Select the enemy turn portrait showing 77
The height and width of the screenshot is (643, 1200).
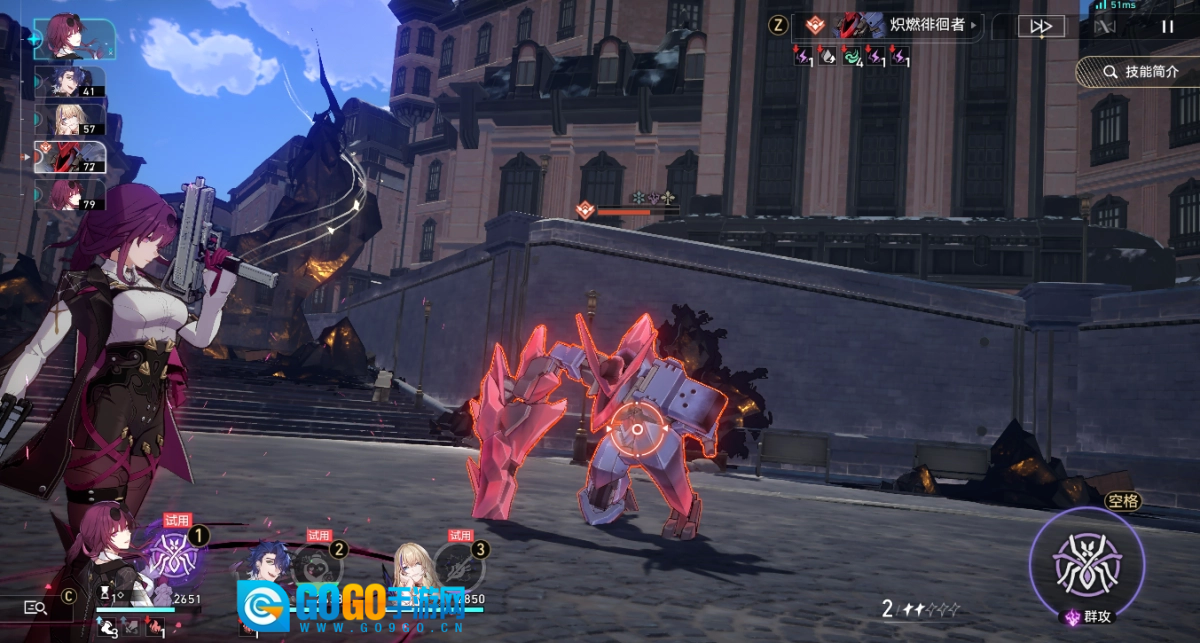[x=70, y=157]
